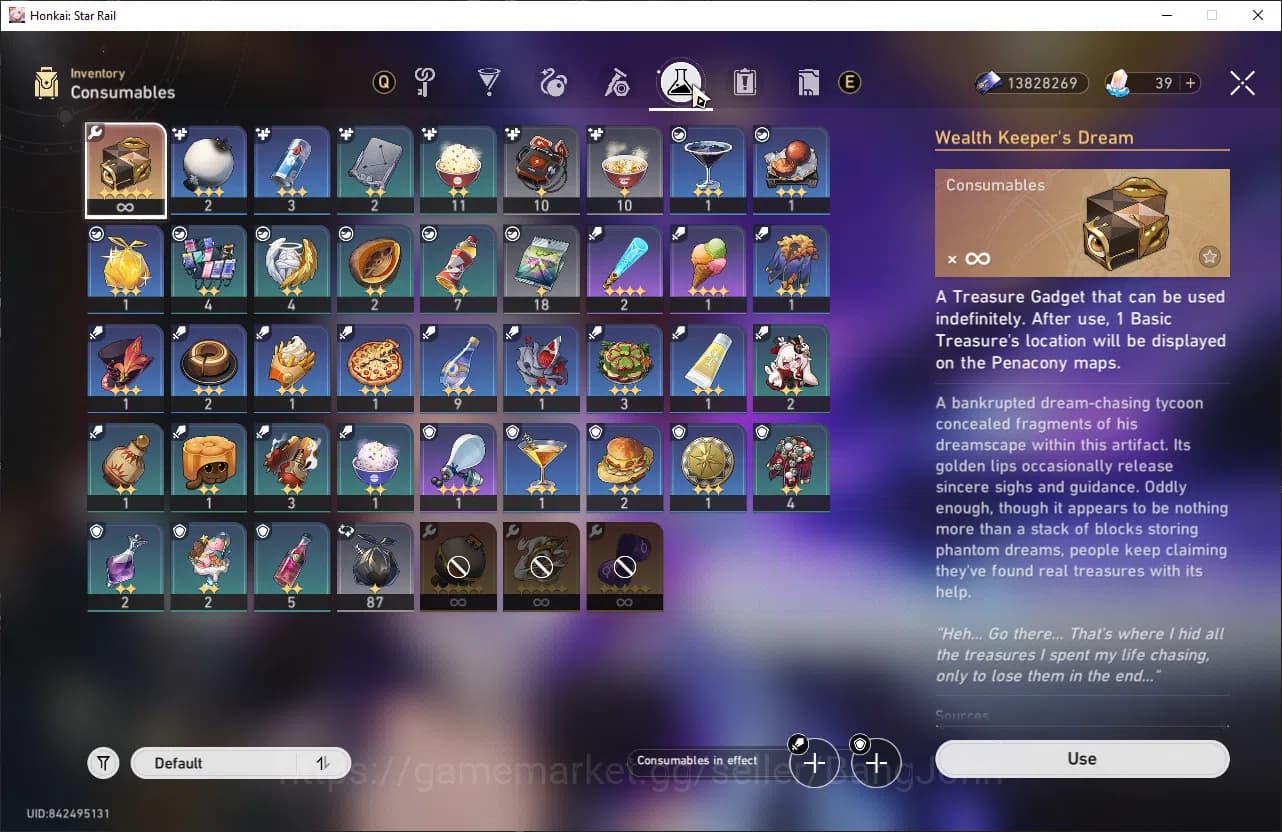Image resolution: width=1282 pixels, height=832 pixels.
Task: Select the Wealth Keeper's Dream inventory slot
Action: pyautogui.click(x=126, y=163)
